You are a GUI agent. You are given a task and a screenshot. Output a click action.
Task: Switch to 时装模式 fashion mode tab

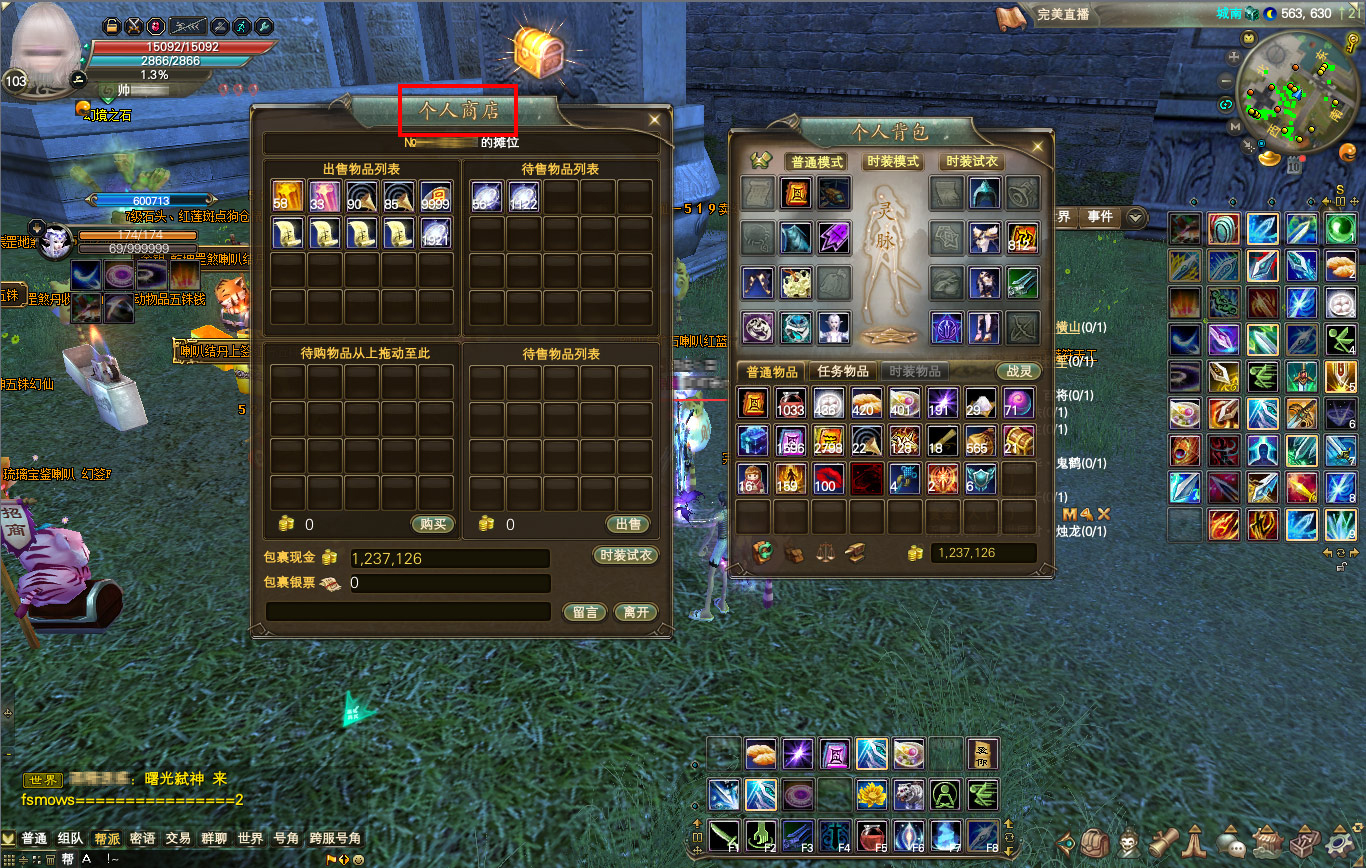click(x=893, y=162)
